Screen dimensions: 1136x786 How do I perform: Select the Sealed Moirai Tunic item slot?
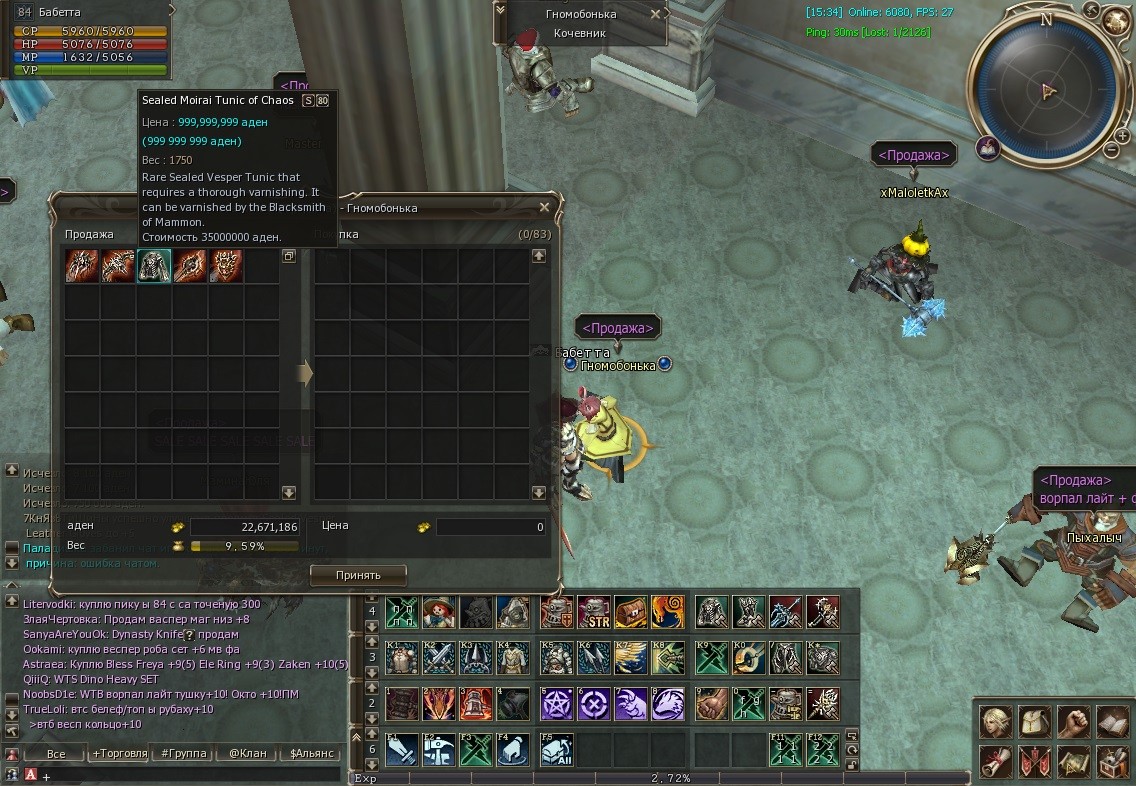154,266
